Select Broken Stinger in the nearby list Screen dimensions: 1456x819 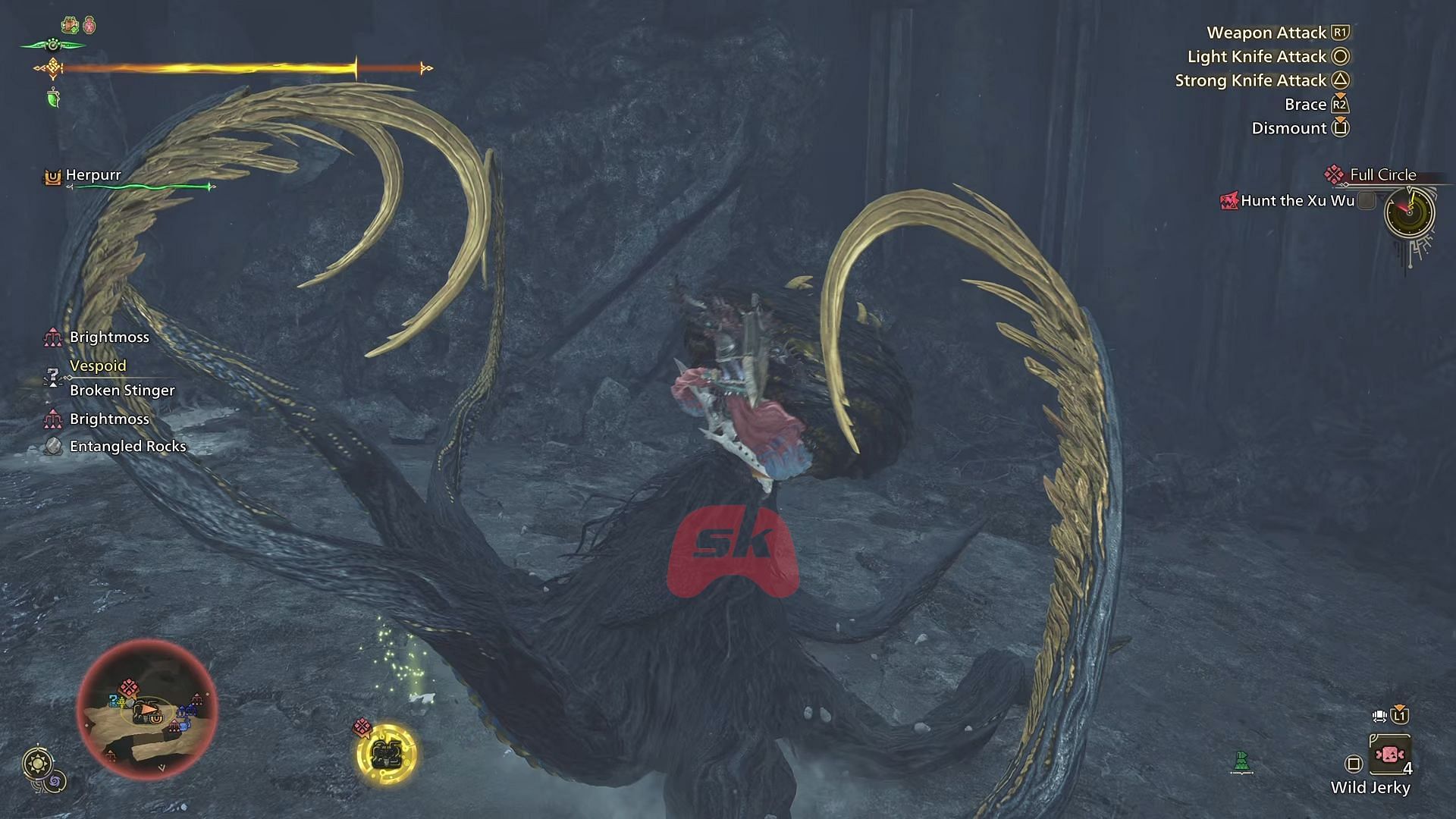[x=122, y=391]
